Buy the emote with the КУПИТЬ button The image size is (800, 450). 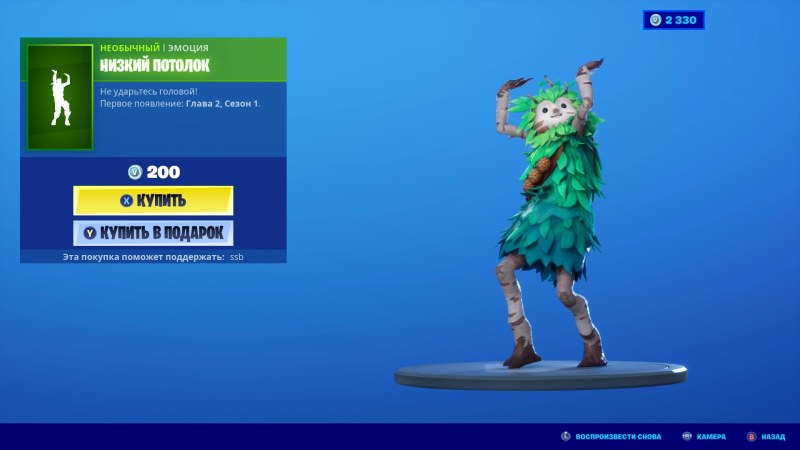[153, 200]
